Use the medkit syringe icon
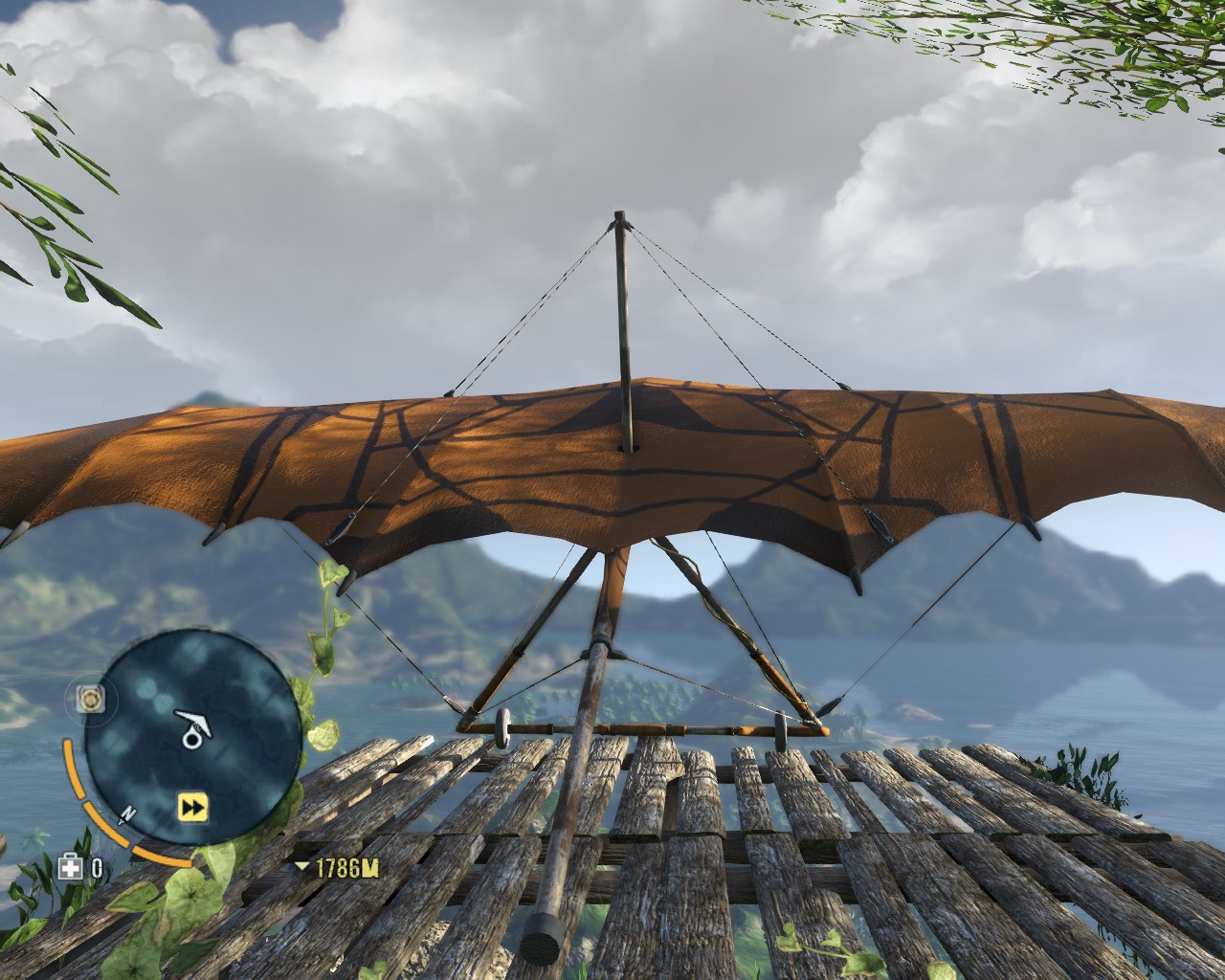The width and height of the screenshot is (1225, 980). (71, 868)
